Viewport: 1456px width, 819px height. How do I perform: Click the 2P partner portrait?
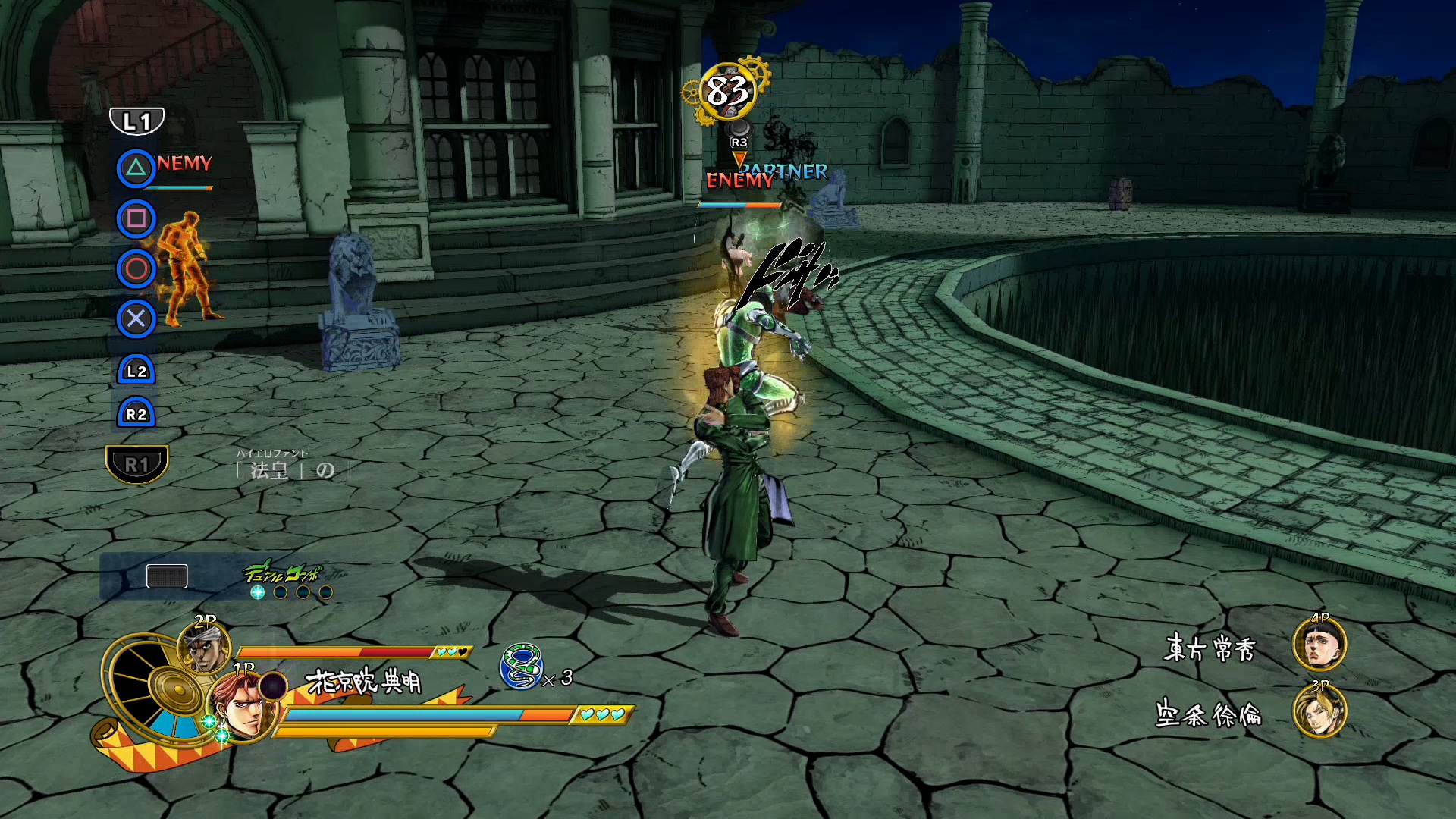pos(203,647)
